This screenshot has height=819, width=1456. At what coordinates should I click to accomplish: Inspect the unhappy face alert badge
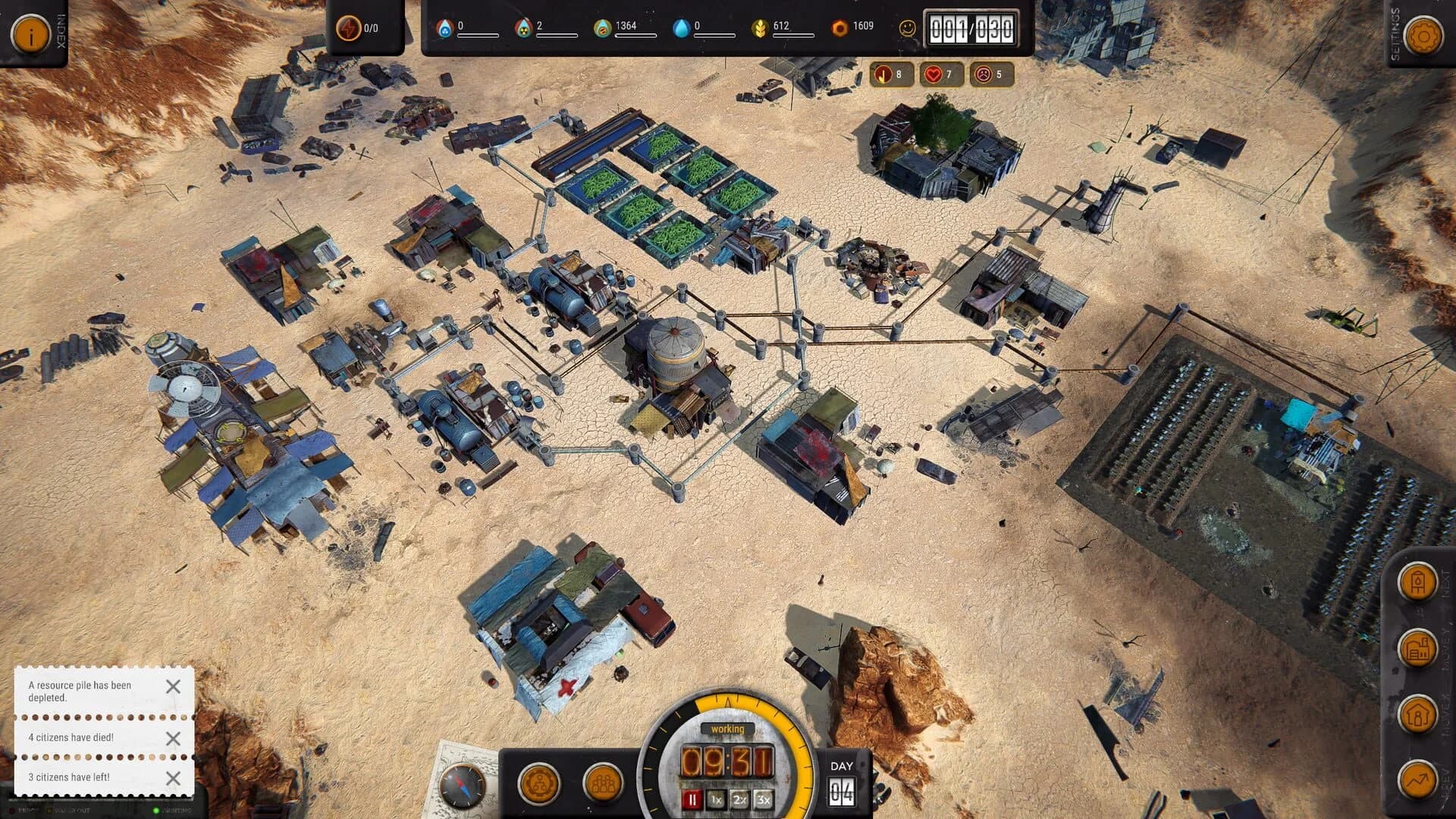(991, 74)
